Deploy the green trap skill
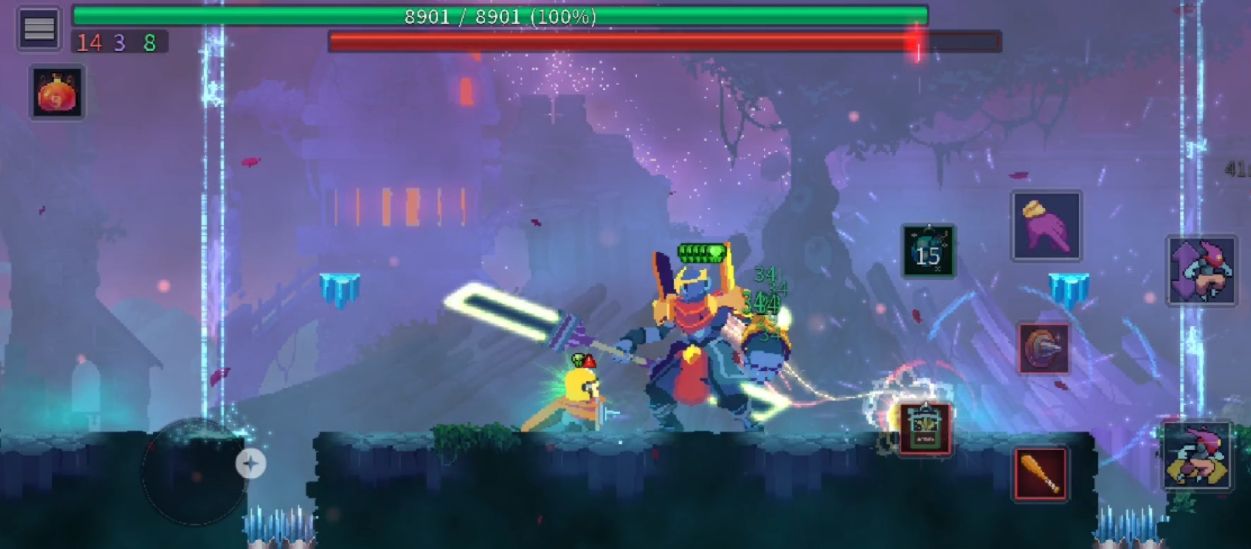The image size is (1251, 549). pos(925,429)
